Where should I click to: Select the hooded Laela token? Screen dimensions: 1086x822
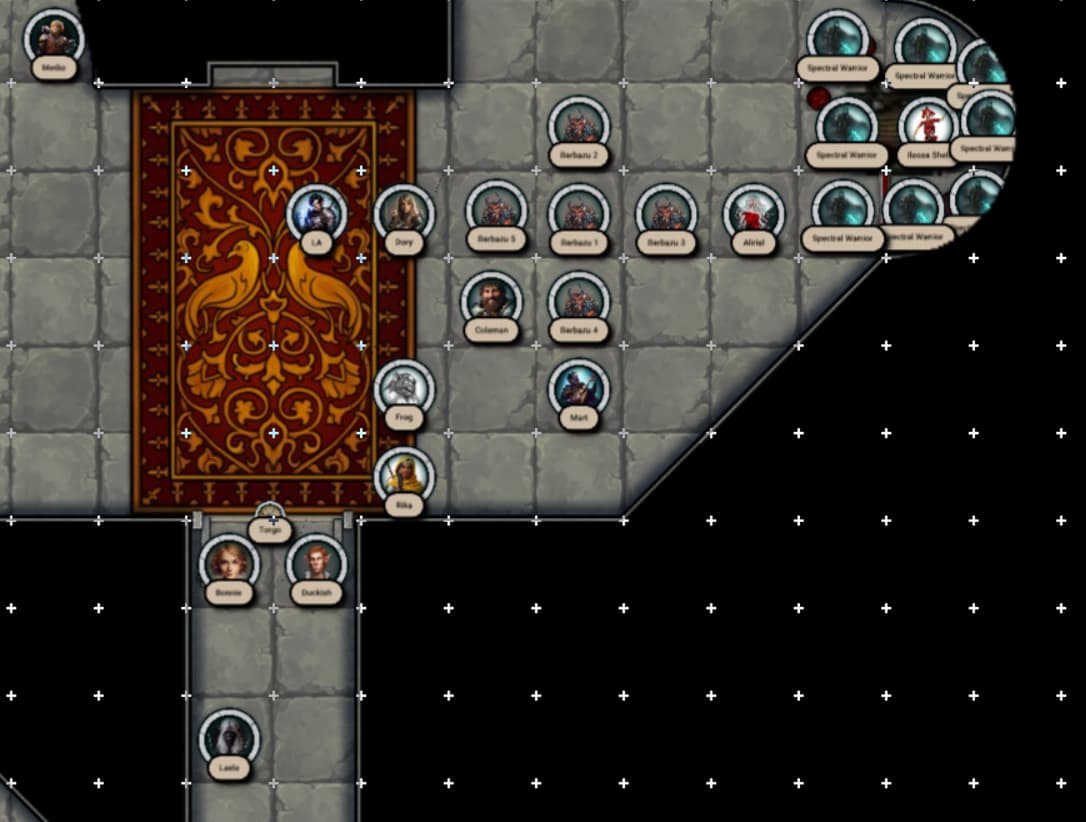(x=229, y=739)
